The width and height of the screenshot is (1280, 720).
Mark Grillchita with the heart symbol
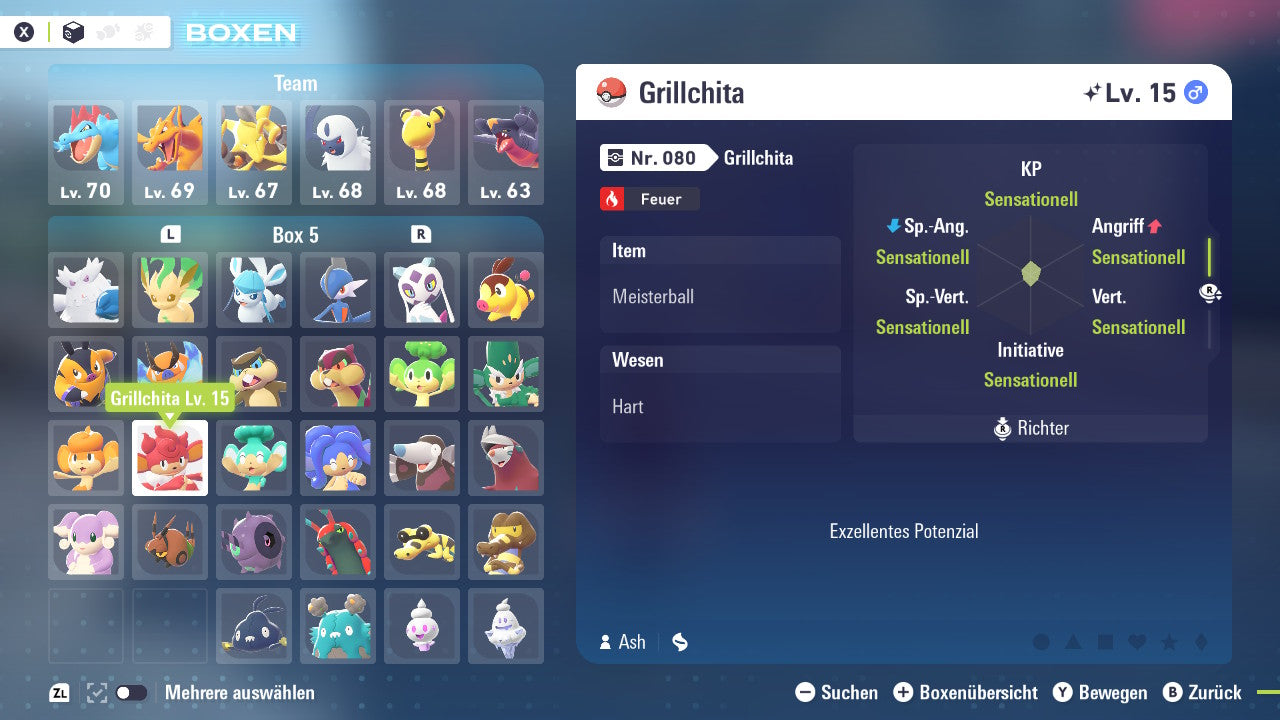pos(1136,641)
